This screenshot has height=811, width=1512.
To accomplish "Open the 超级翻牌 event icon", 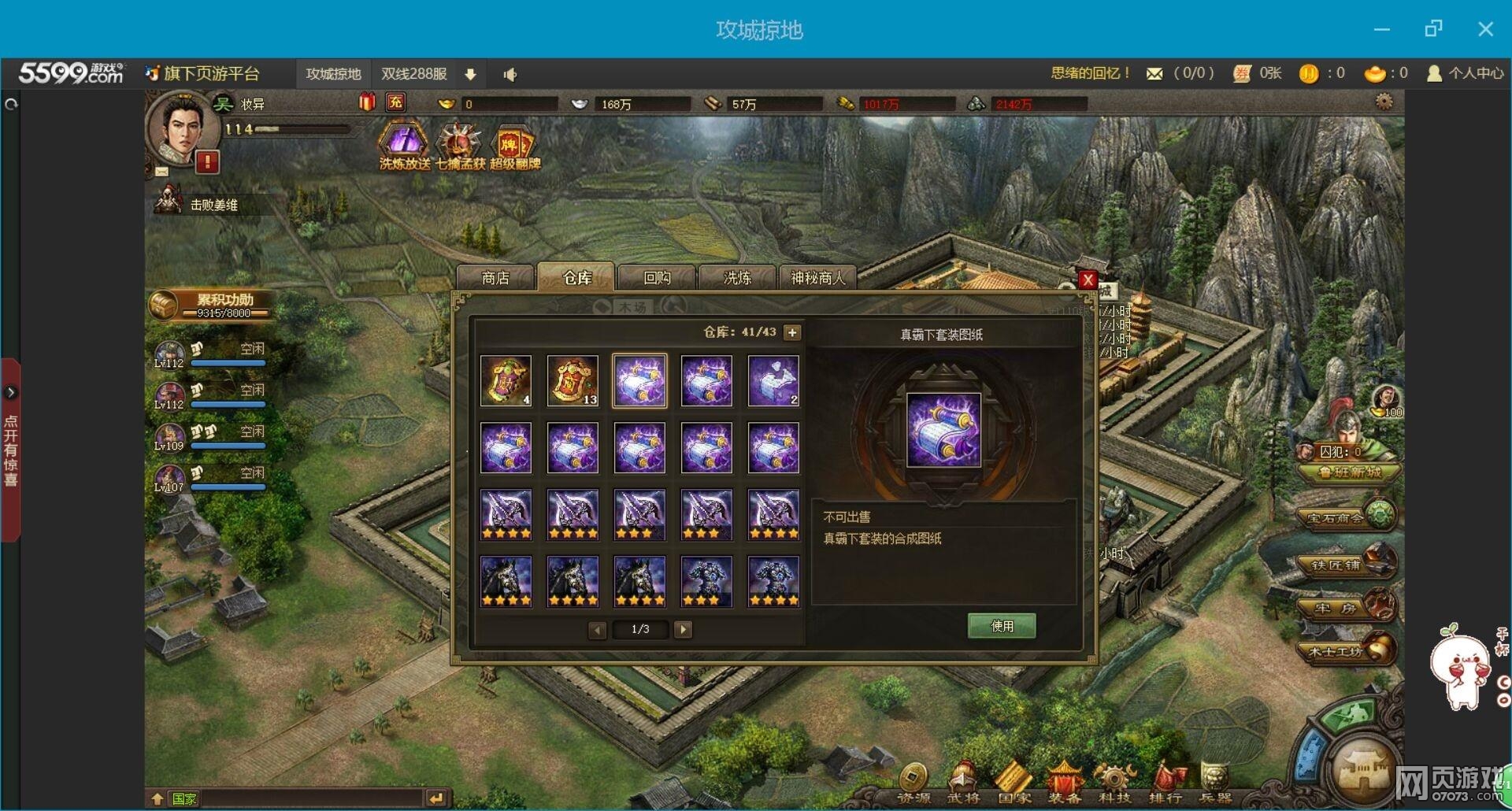I will [514, 147].
